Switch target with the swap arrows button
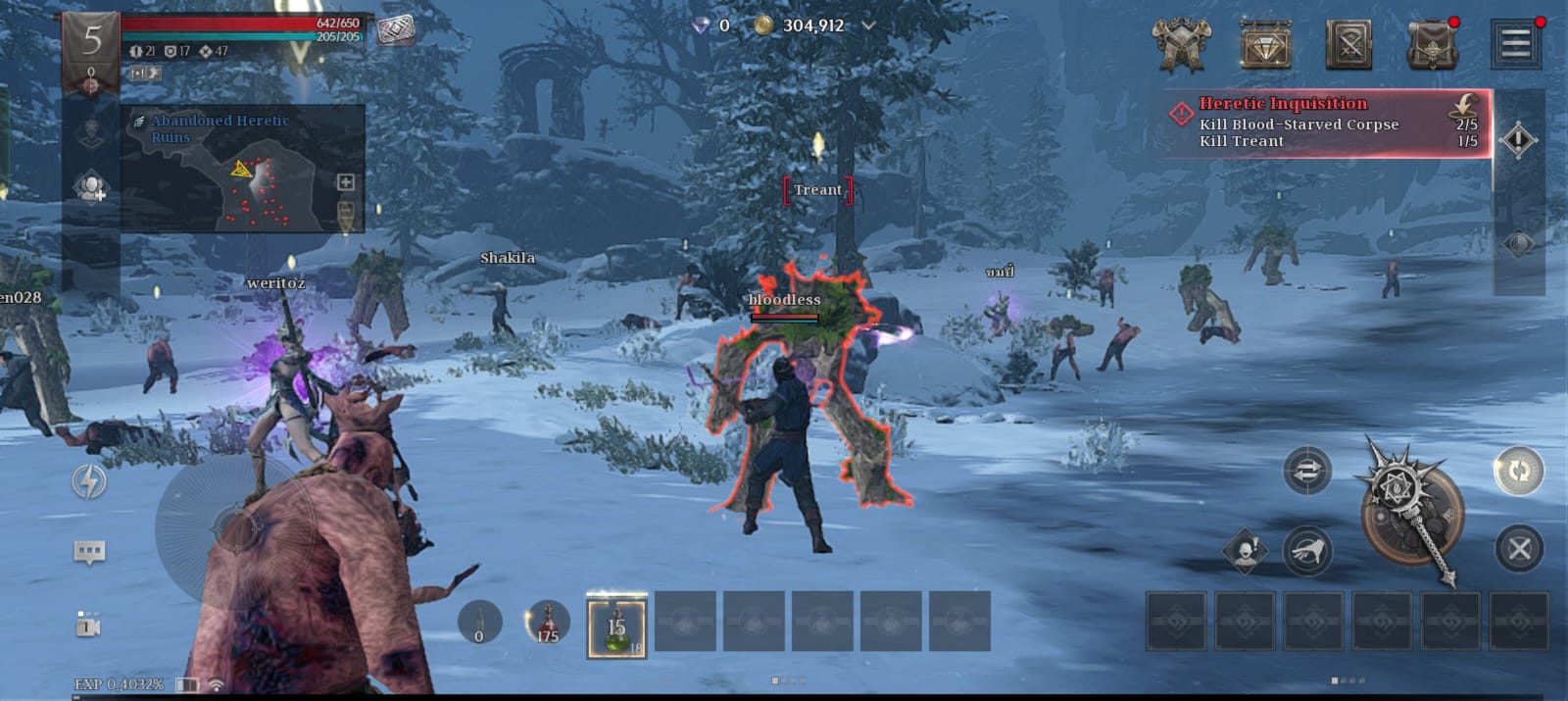Screen dimensions: 1568x701 click(x=1307, y=472)
